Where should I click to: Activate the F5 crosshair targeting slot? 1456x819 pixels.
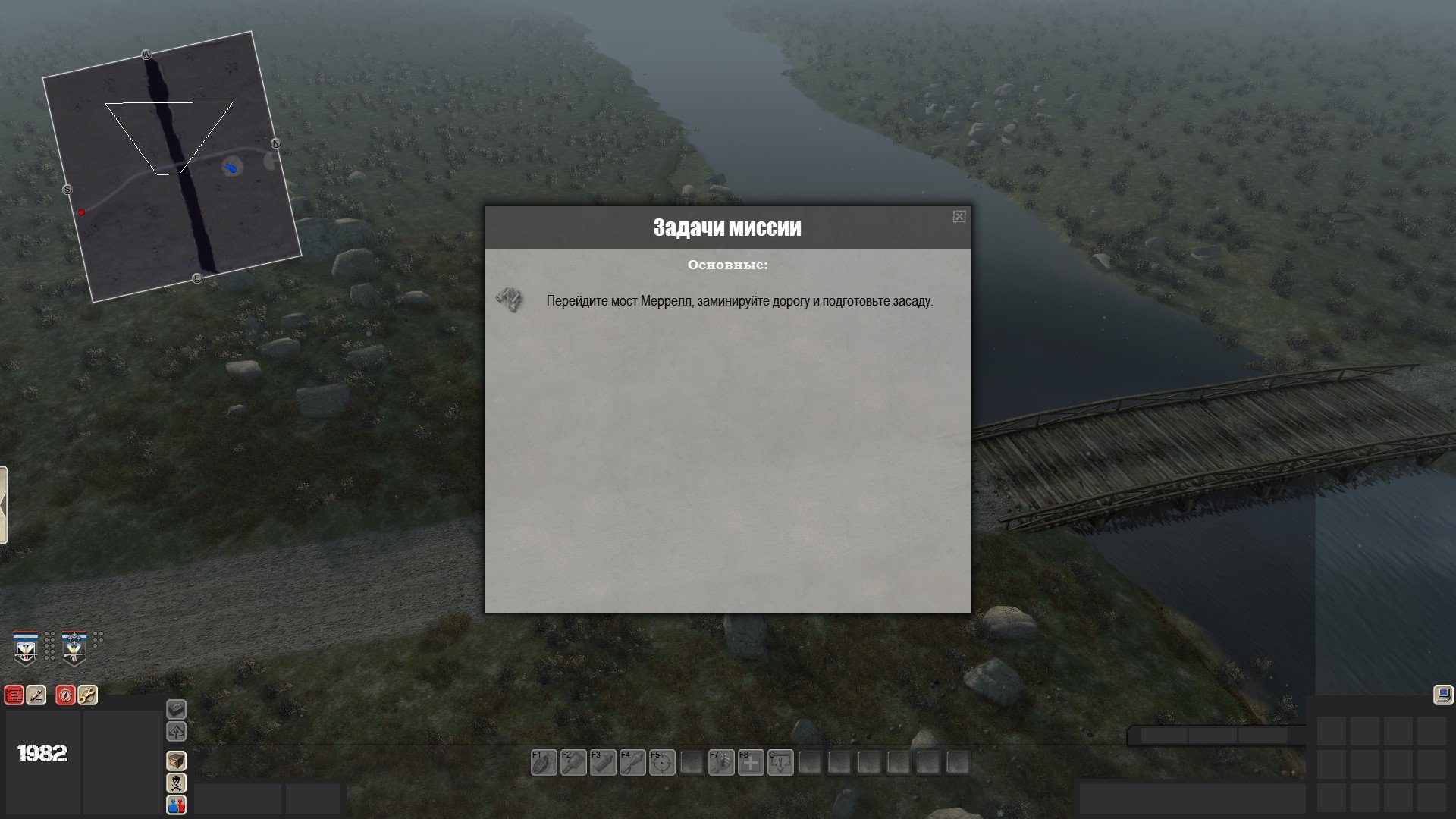(661, 762)
